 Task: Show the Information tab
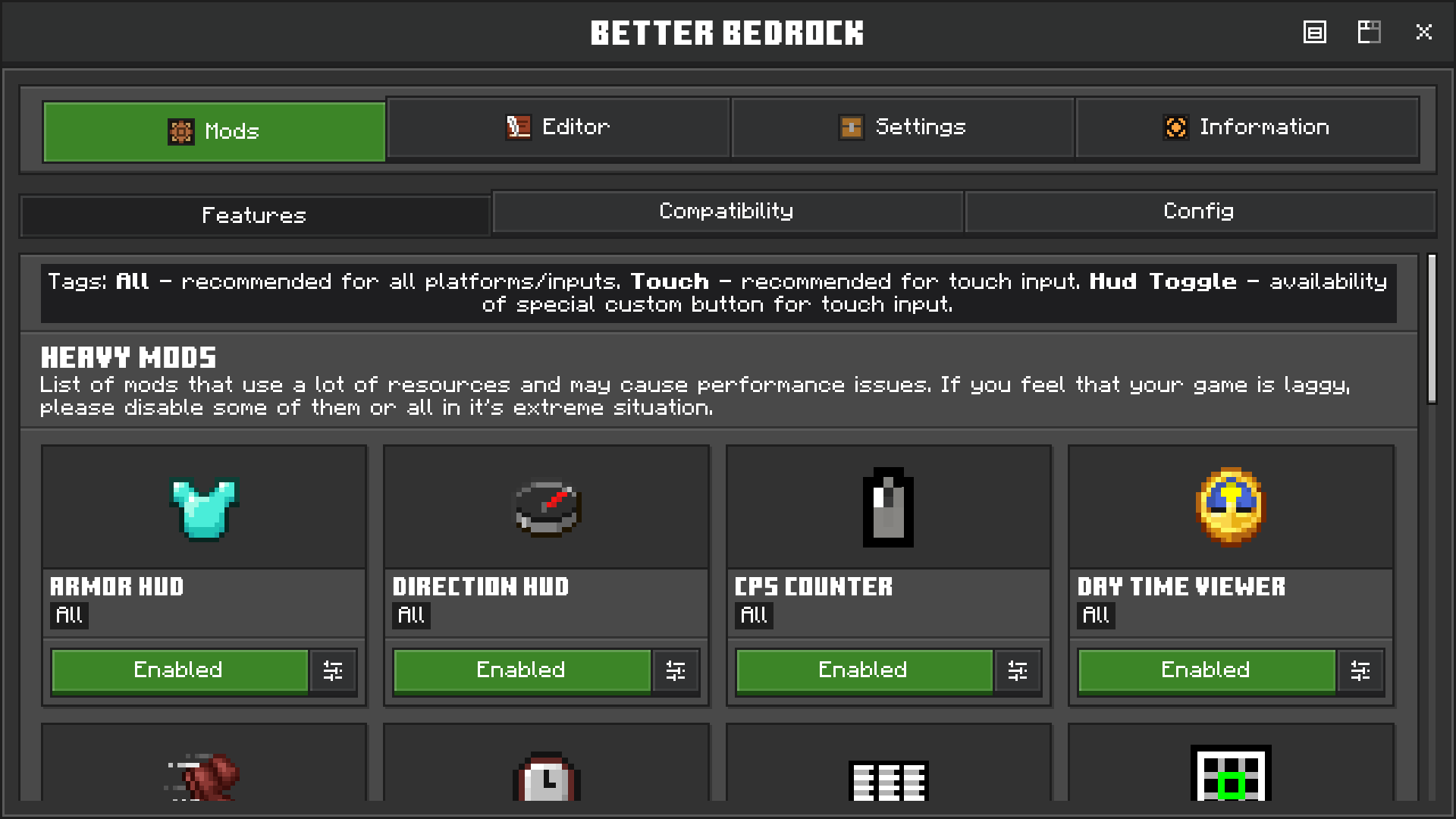(1247, 127)
